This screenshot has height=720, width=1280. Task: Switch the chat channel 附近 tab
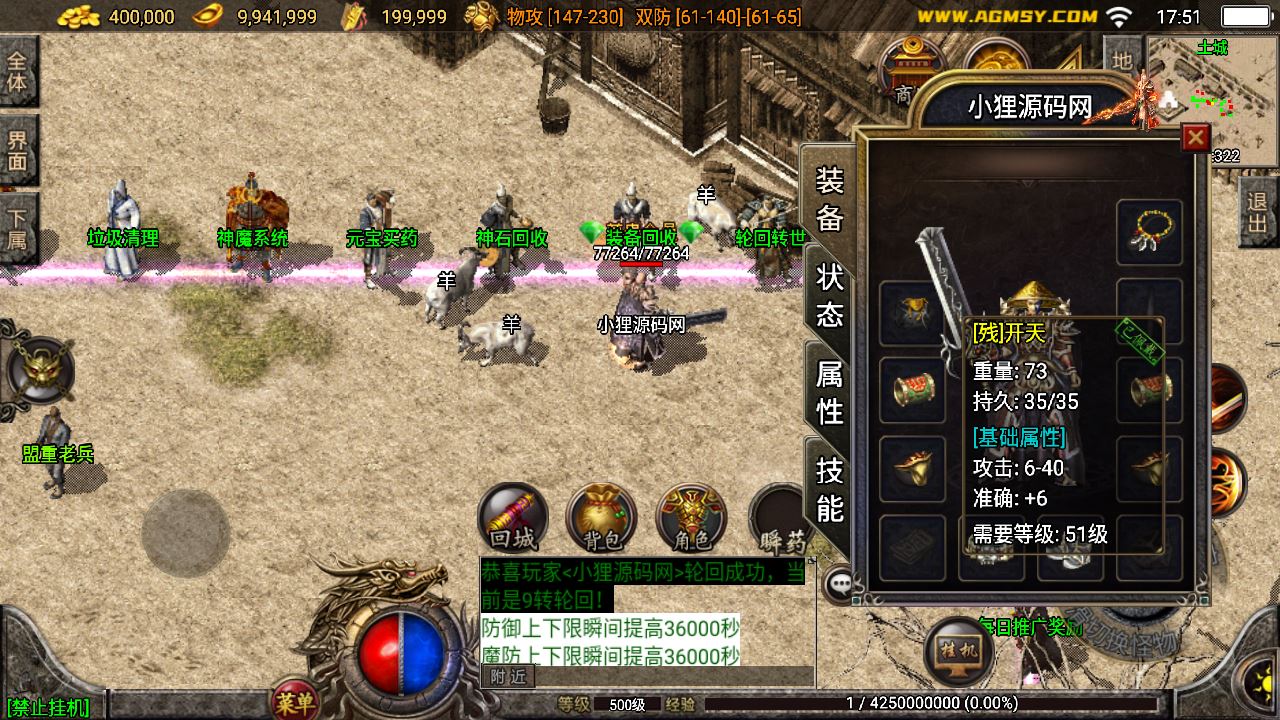pyautogui.click(x=508, y=677)
